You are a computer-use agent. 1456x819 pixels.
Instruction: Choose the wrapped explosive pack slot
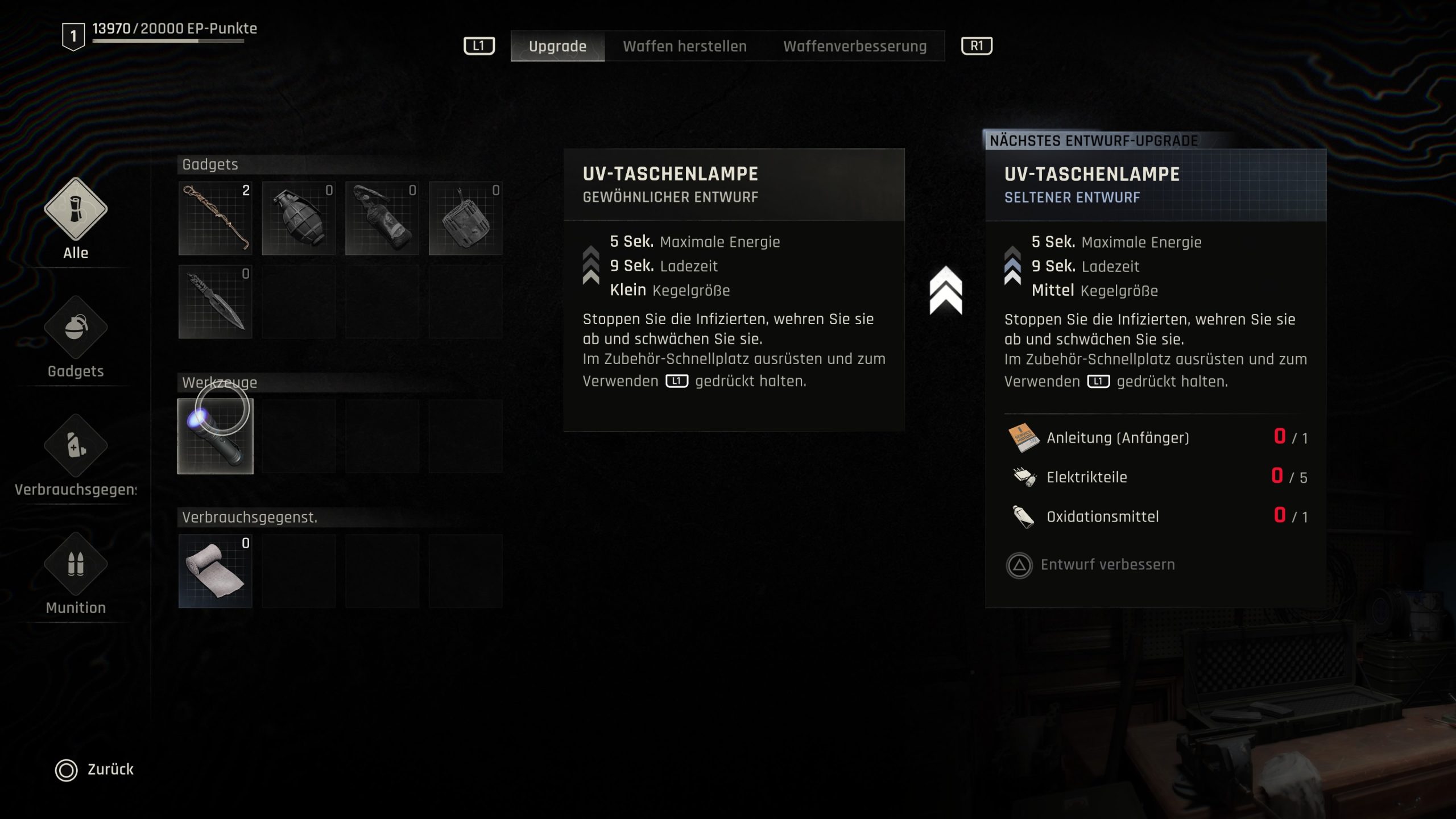(465, 218)
